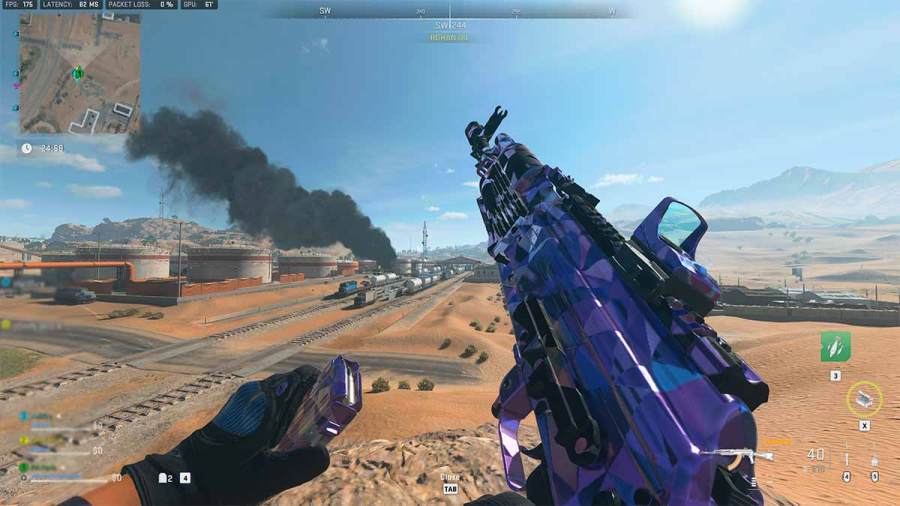Image resolution: width=900 pixels, height=506 pixels.
Task: Select the yellow squad member entry
Action: (x=42, y=442)
